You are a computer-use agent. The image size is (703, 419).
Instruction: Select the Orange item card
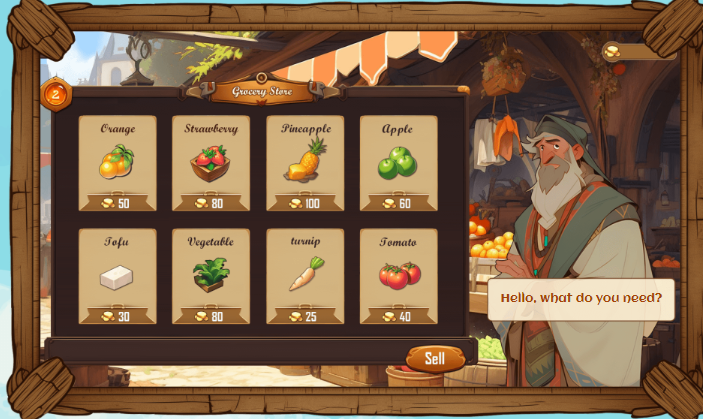tap(118, 163)
